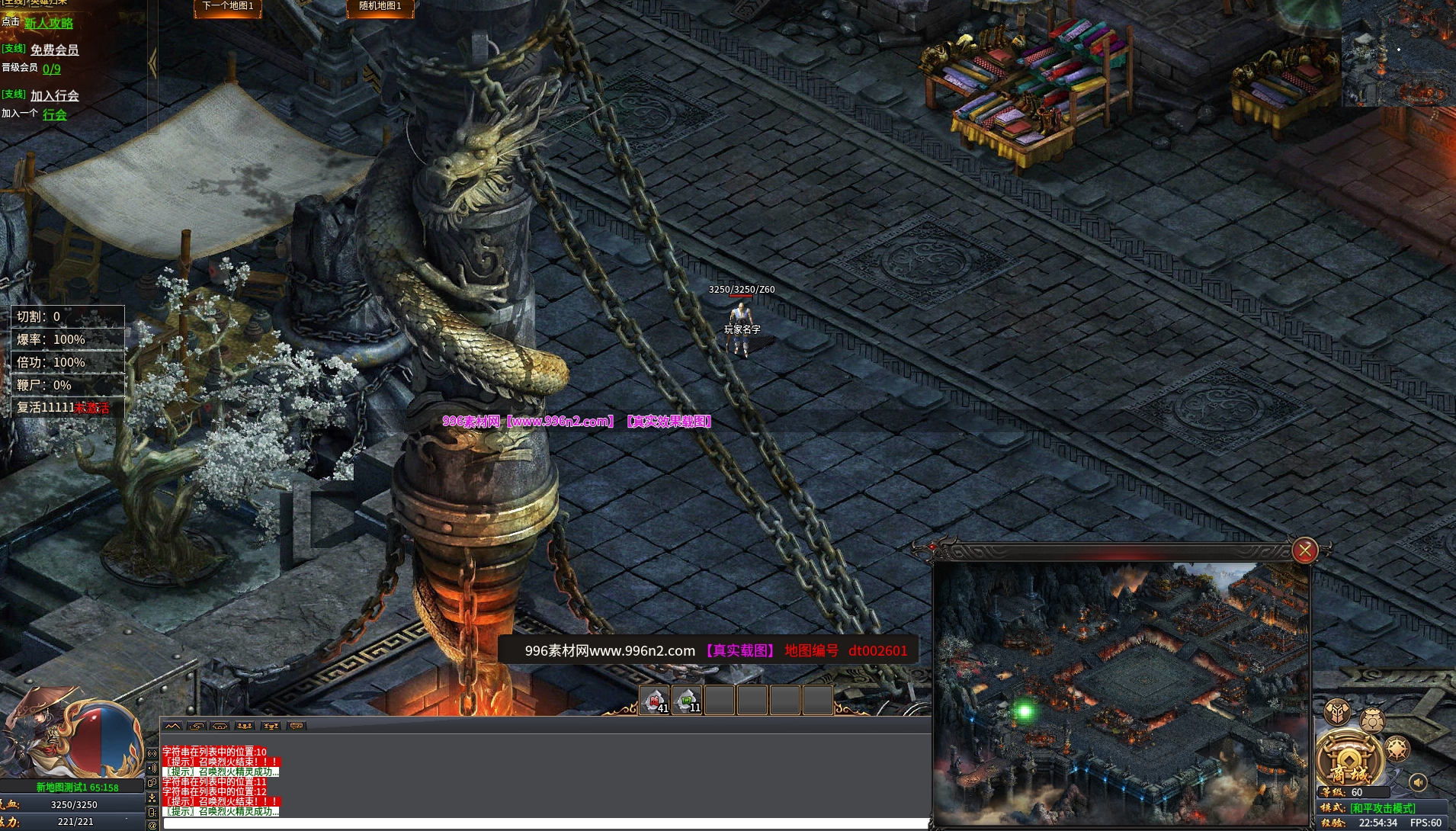The width and height of the screenshot is (1456, 831).
Task: Open the 加入行会 side quest
Action: click(x=54, y=95)
